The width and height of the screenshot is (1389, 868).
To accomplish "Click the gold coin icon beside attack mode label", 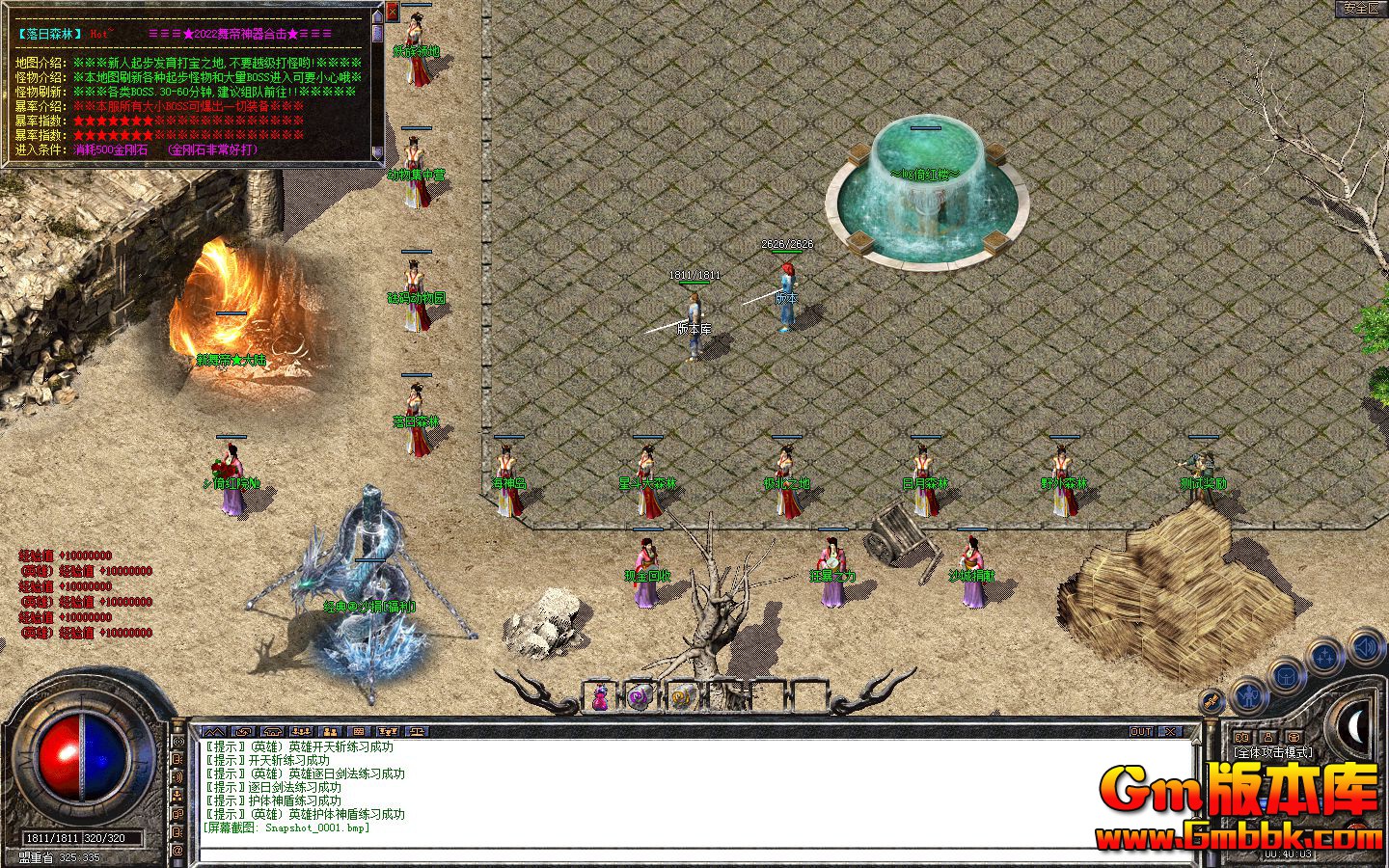I will [1294, 737].
